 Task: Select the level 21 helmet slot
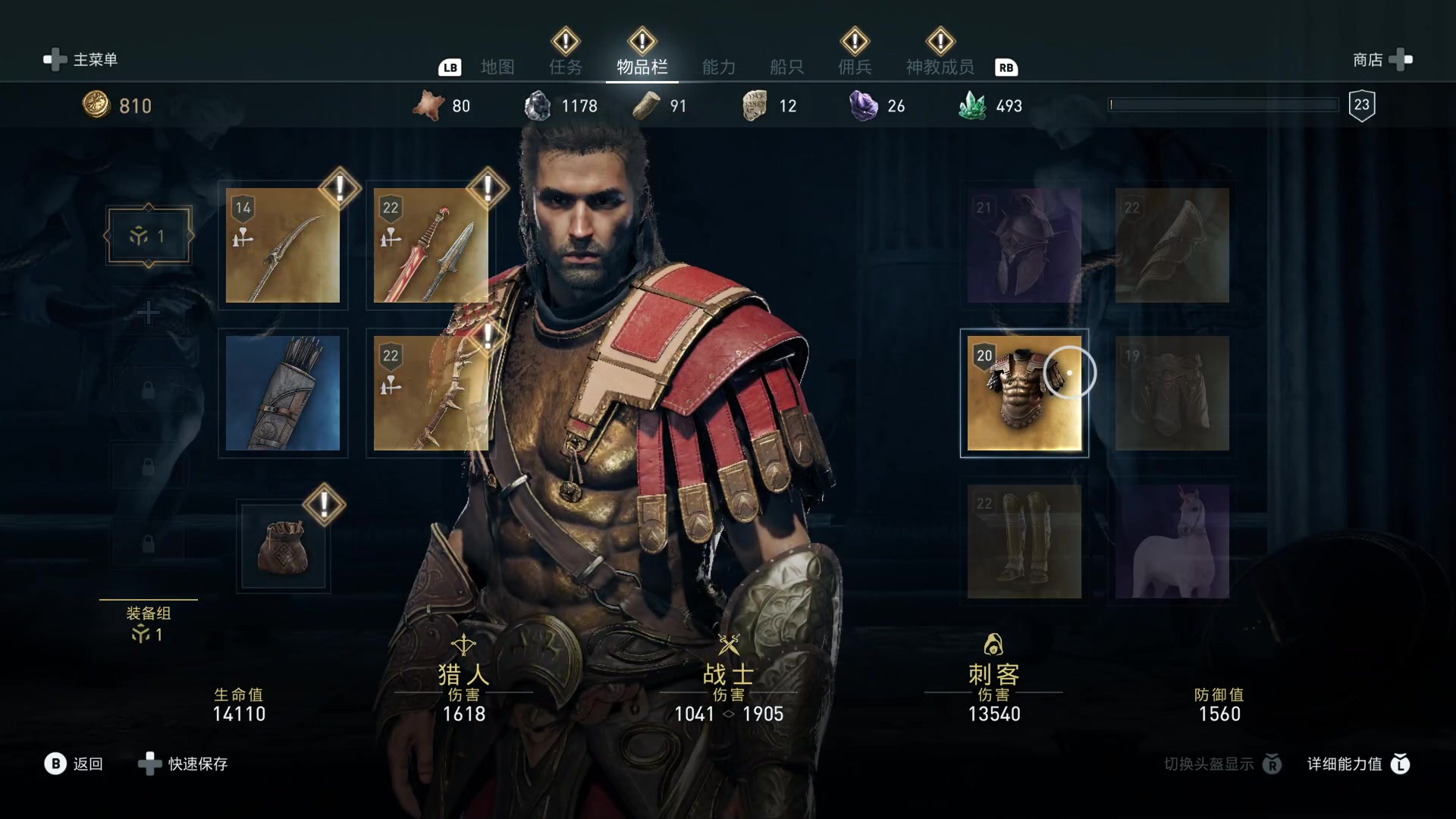(x=1024, y=246)
